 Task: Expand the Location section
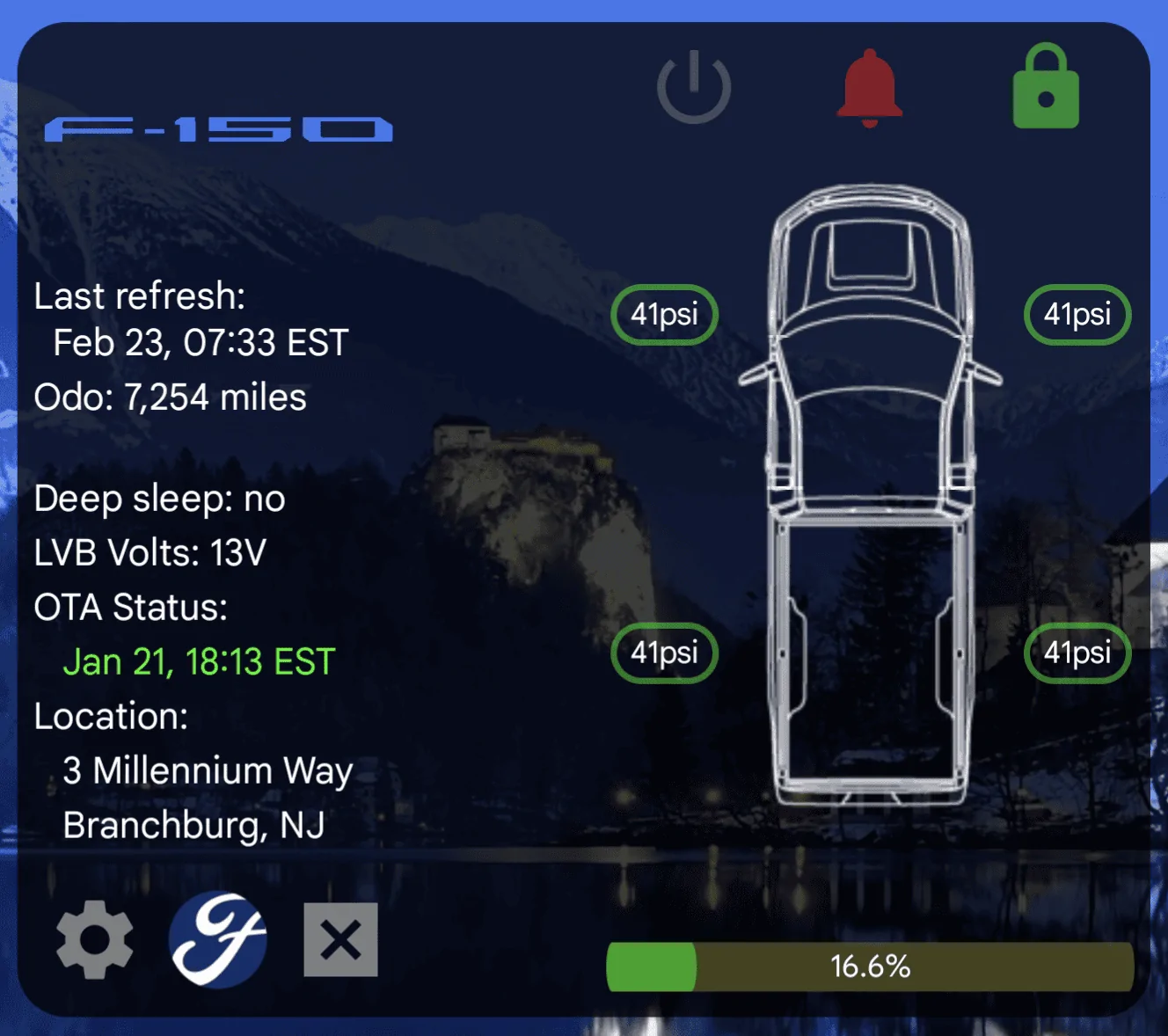point(111,716)
